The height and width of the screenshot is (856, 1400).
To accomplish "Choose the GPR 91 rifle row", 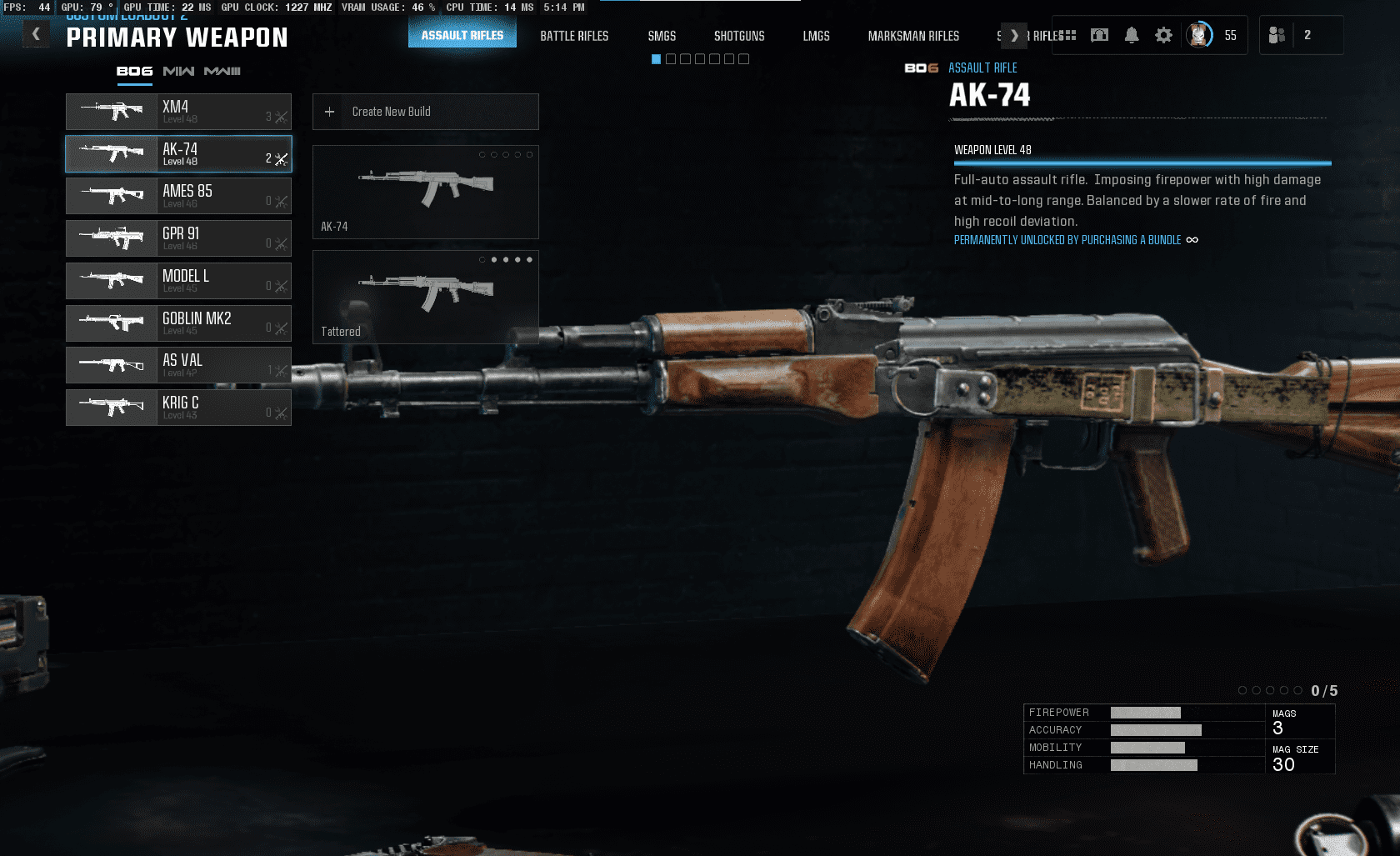I will click(x=178, y=238).
